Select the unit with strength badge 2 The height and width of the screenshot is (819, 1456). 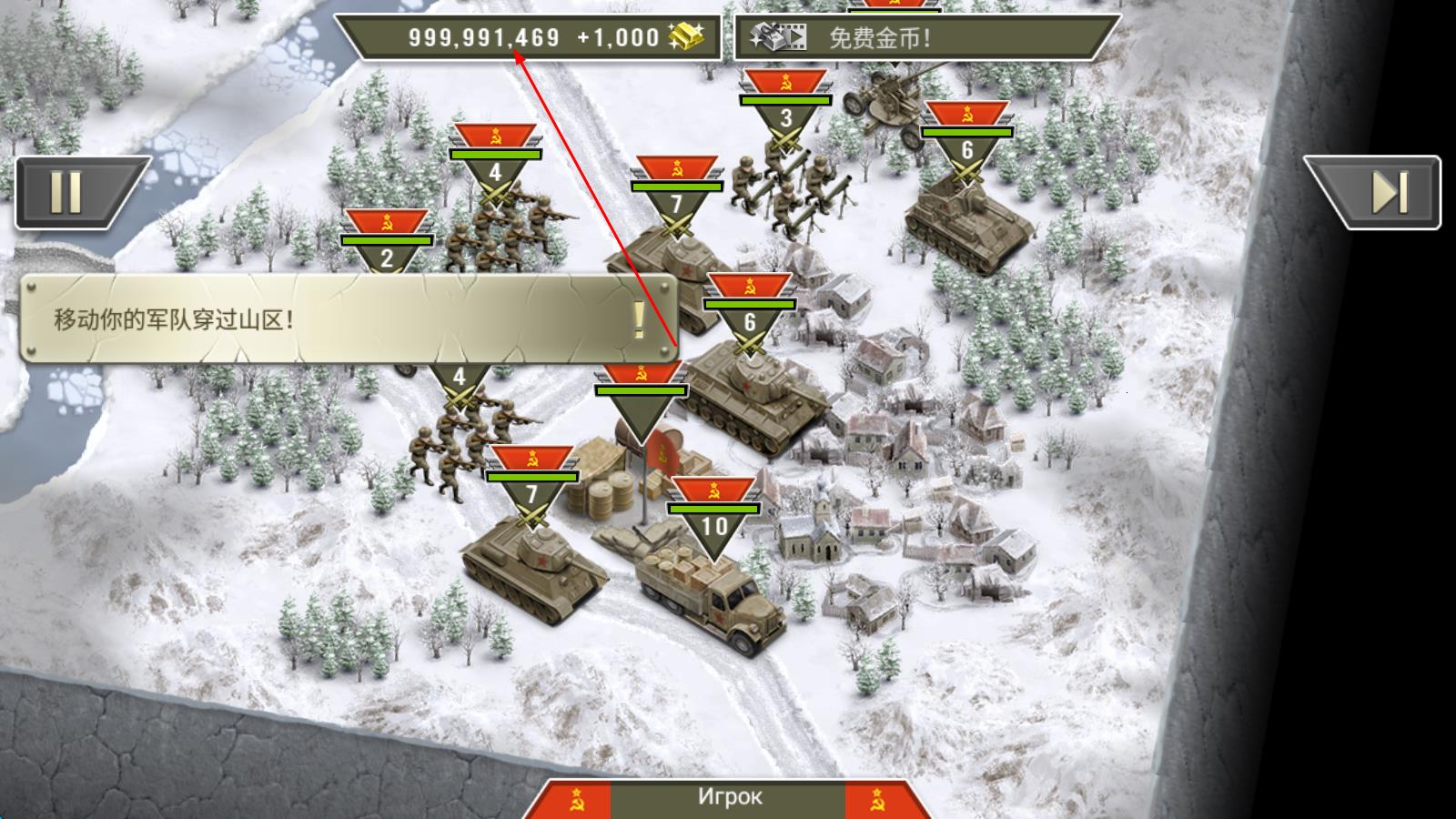(387, 246)
